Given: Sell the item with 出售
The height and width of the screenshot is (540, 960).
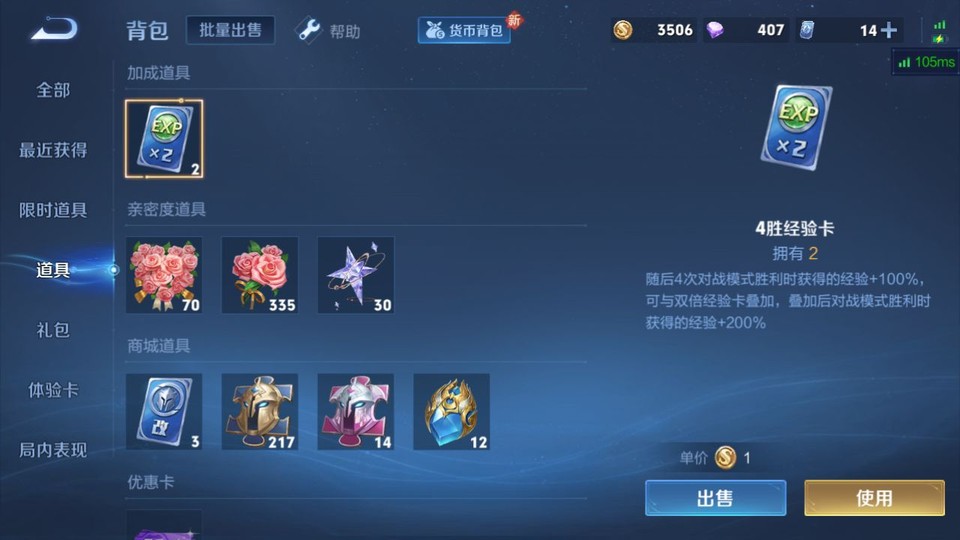Looking at the screenshot, I should click(x=715, y=498).
